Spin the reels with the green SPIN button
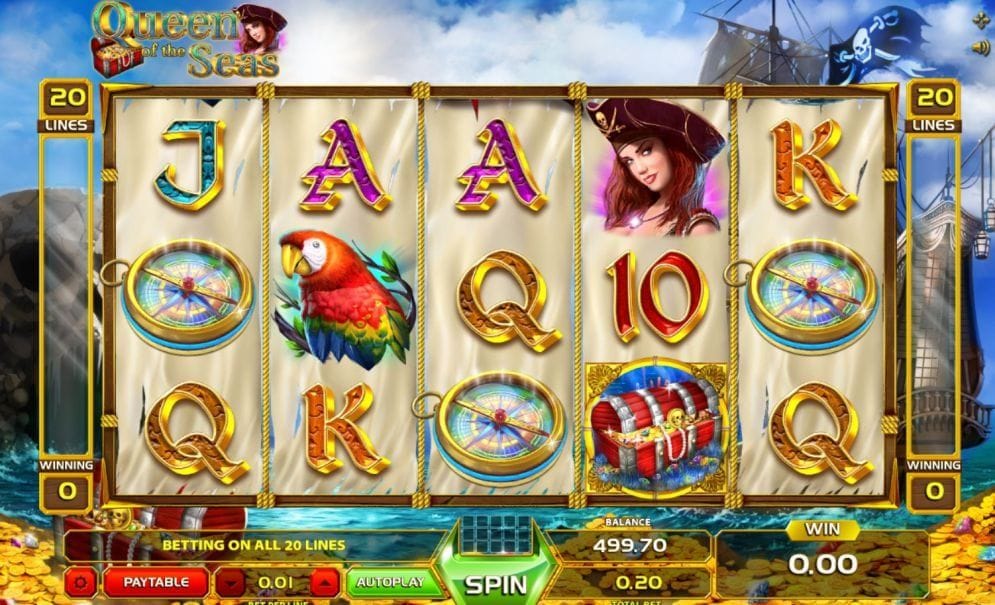 tap(496, 581)
